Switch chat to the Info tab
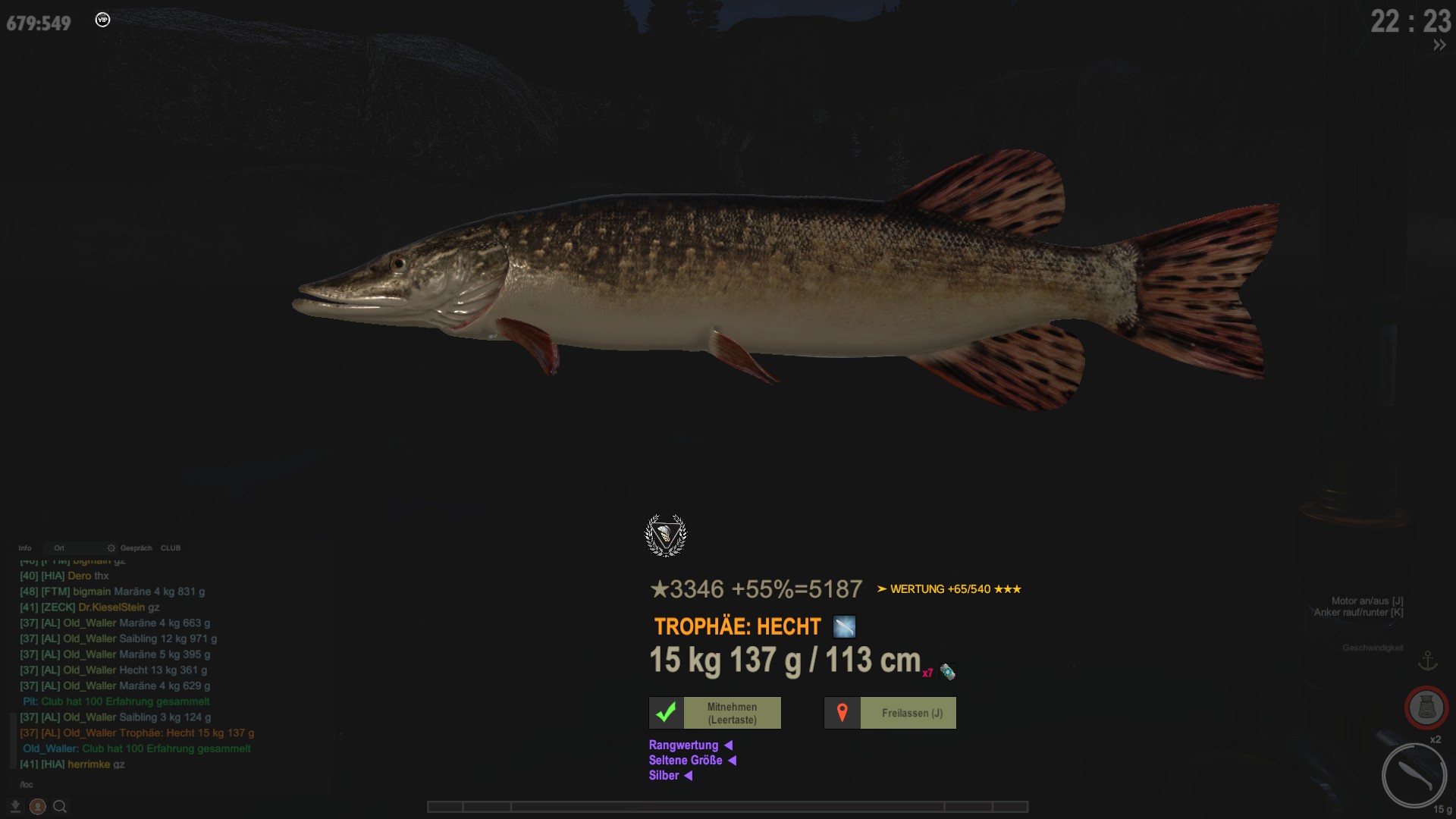The width and height of the screenshot is (1456, 819). click(x=25, y=548)
